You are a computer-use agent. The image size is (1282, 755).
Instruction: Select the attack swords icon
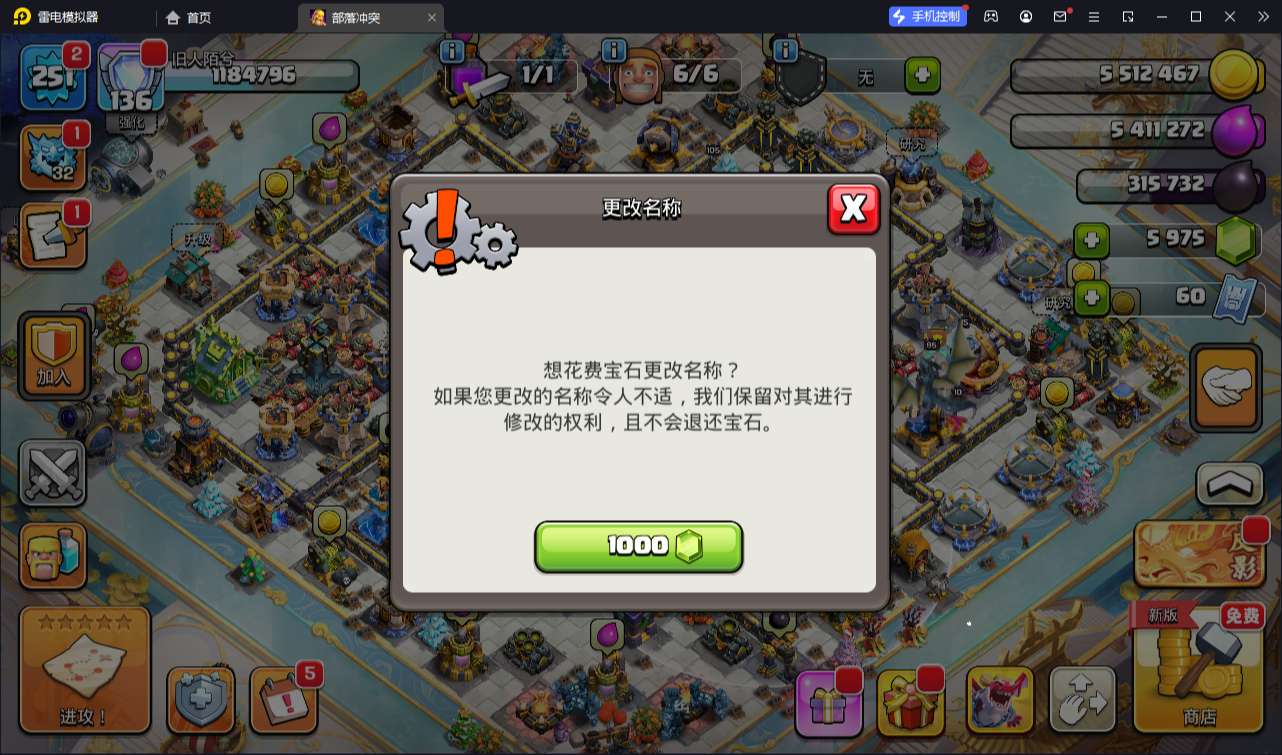[x=52, y=473]
